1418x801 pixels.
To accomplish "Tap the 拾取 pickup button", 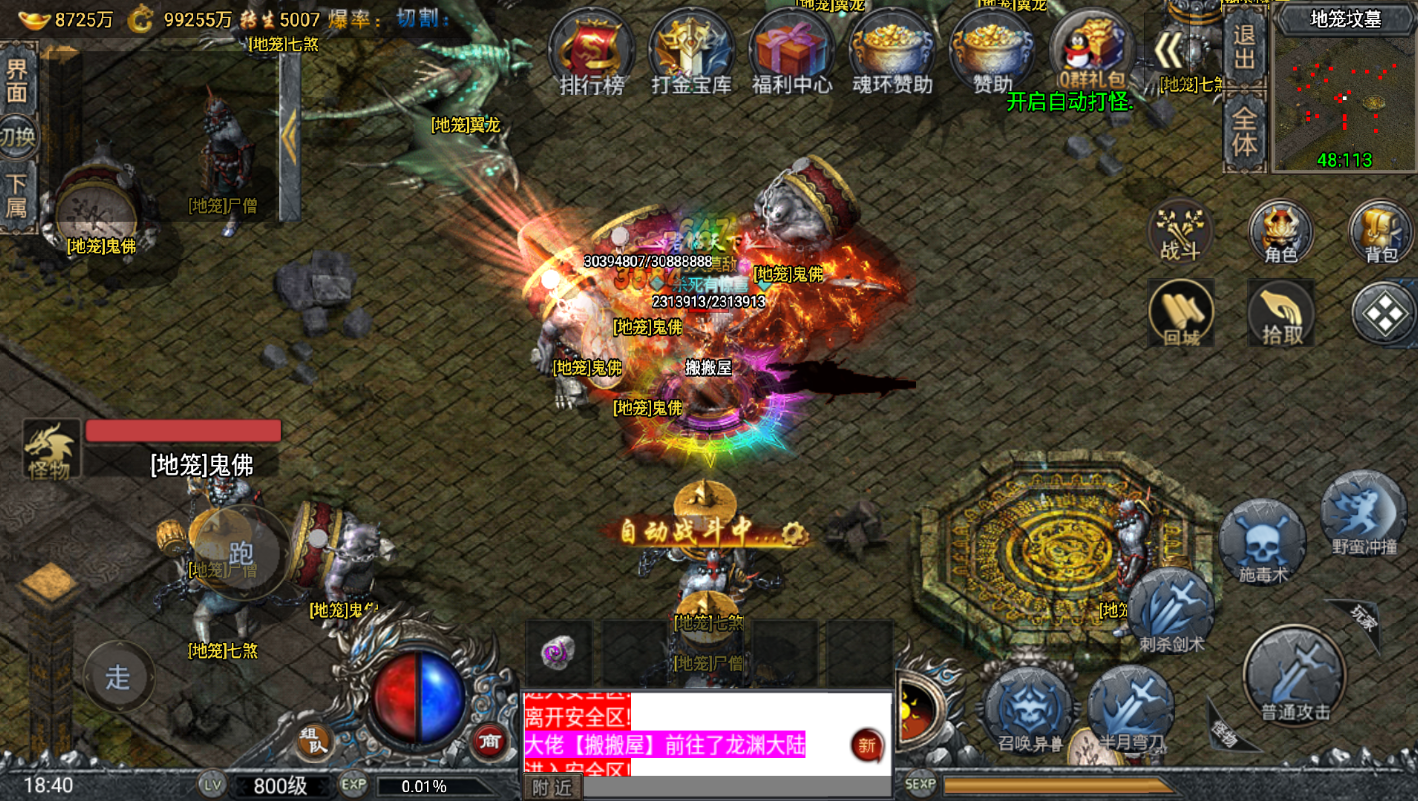I will 1281,312.
